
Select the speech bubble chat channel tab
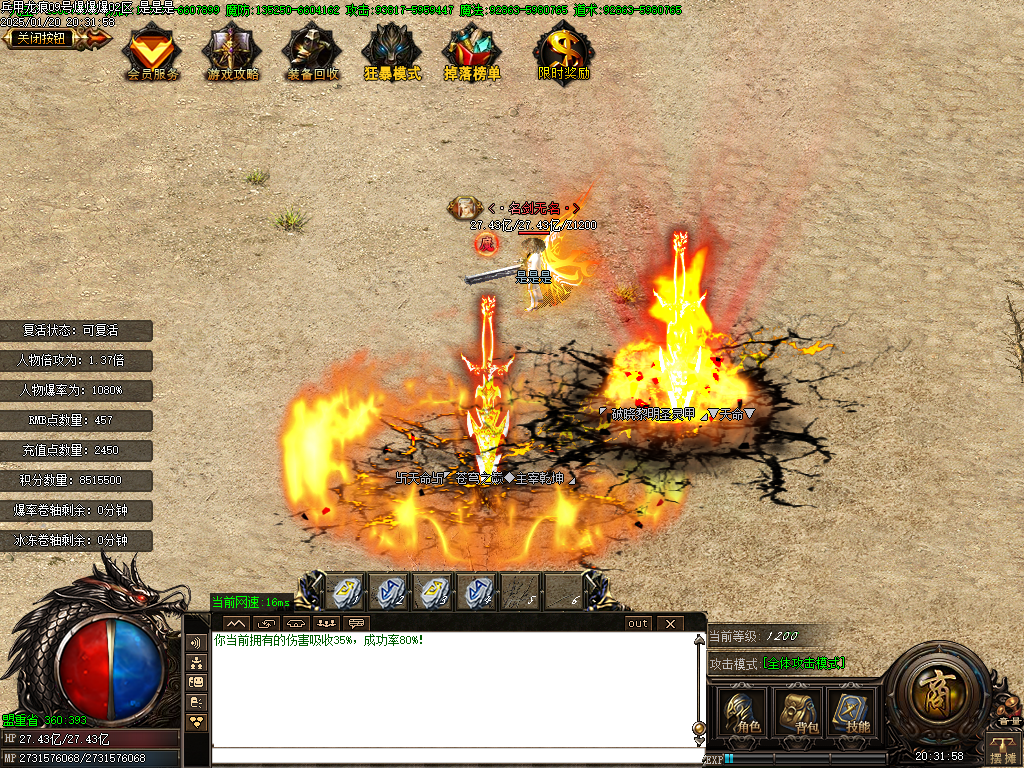click(354, 624)
